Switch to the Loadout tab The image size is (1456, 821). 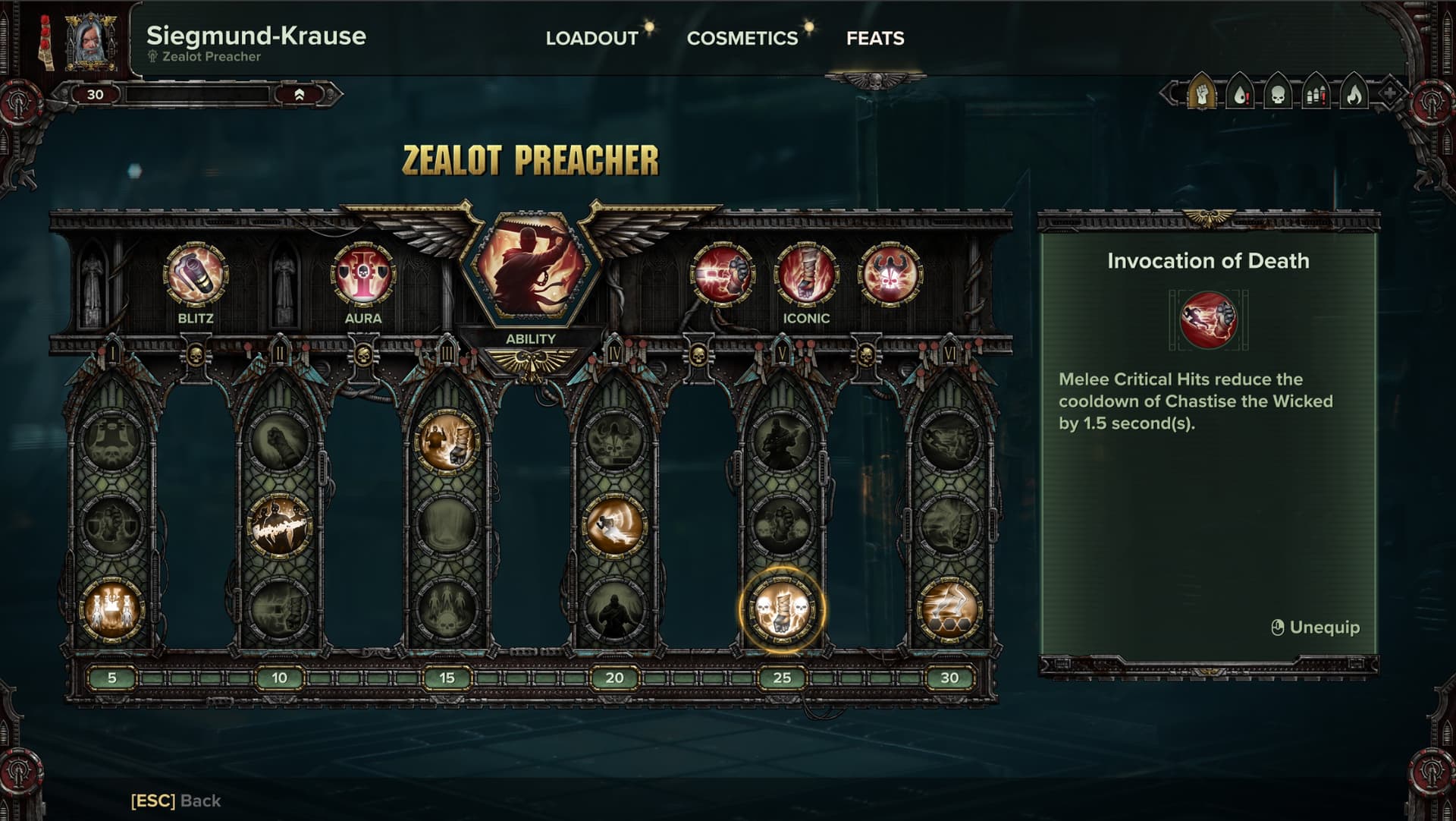click(x=591, y=38)
